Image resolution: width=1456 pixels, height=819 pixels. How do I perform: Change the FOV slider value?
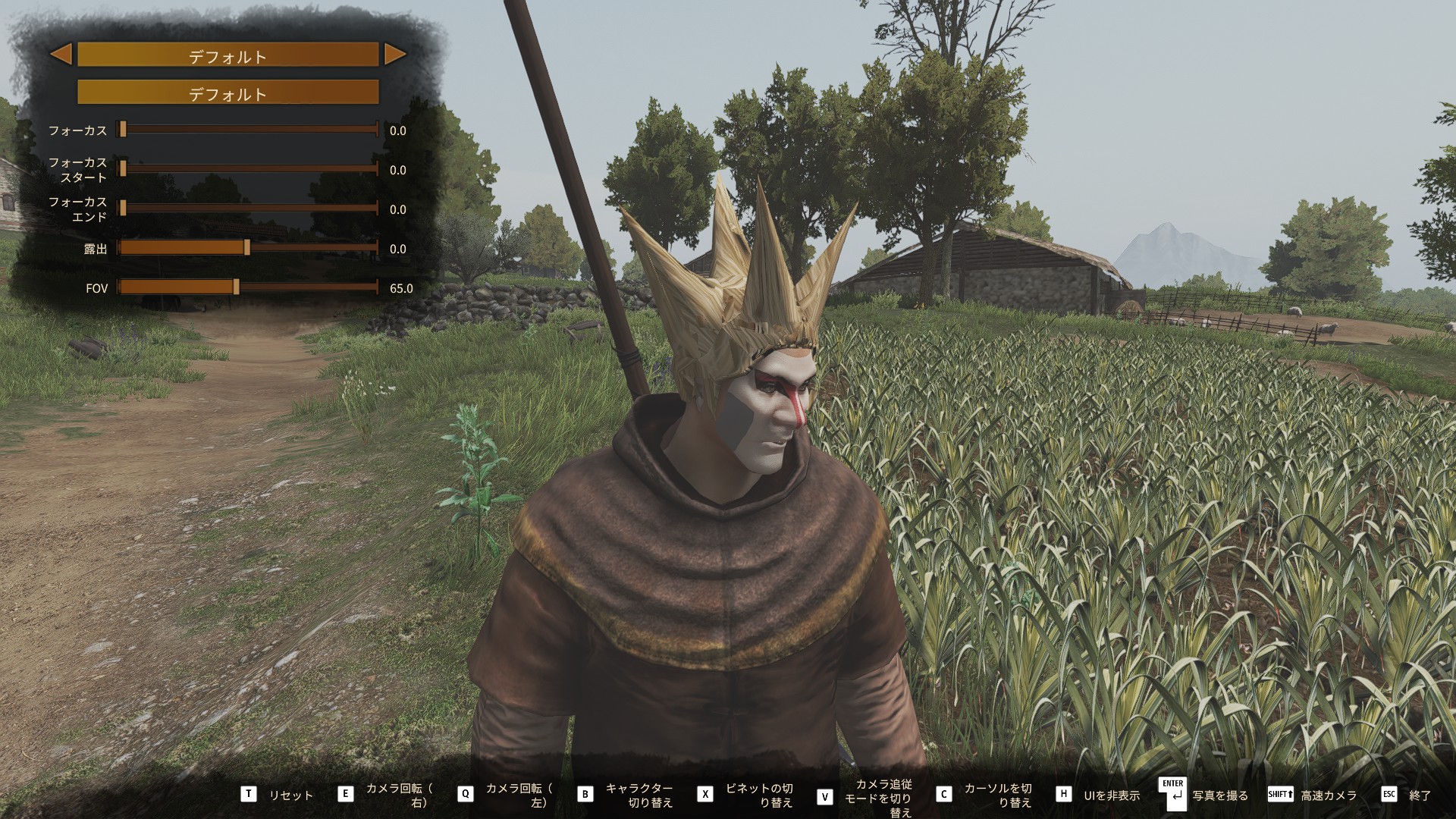236,287
